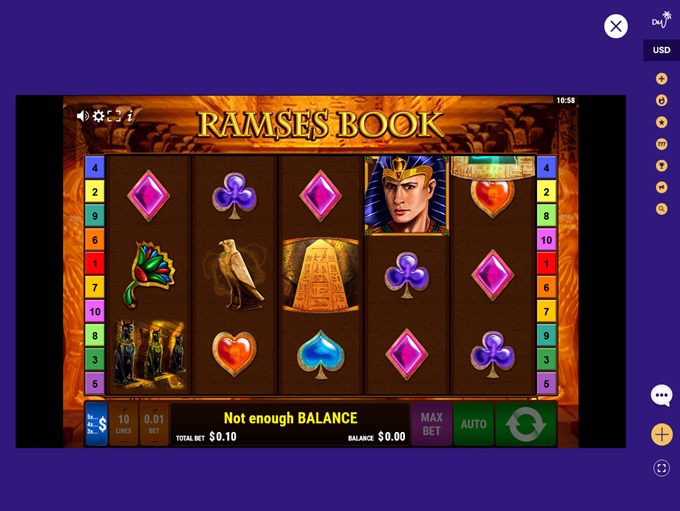The image size is (680, 511).
Task: Show game info with the 'i' icon
Action: pos(130,116)
